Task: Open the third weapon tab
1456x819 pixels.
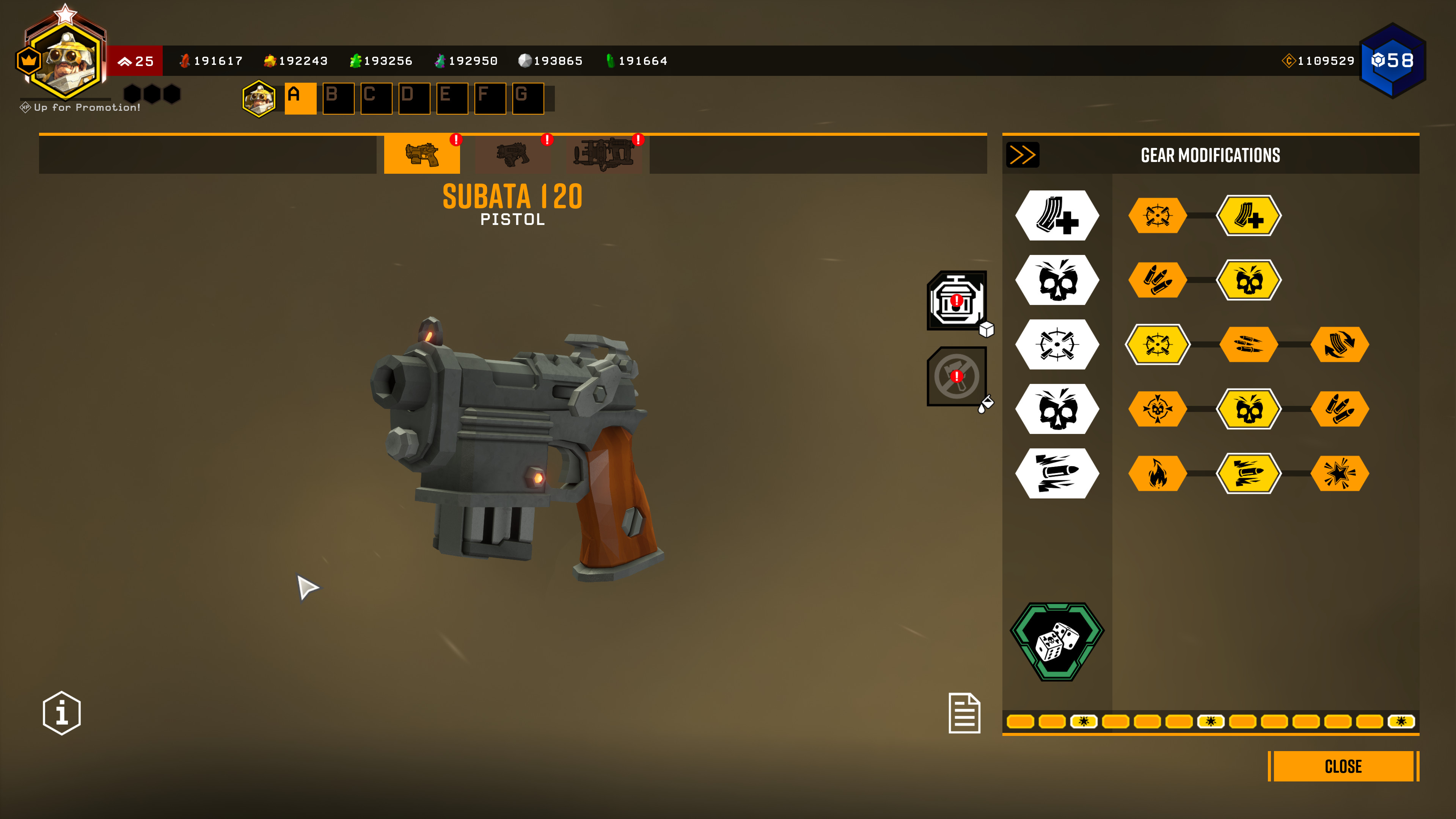Action: pos(604,154)
